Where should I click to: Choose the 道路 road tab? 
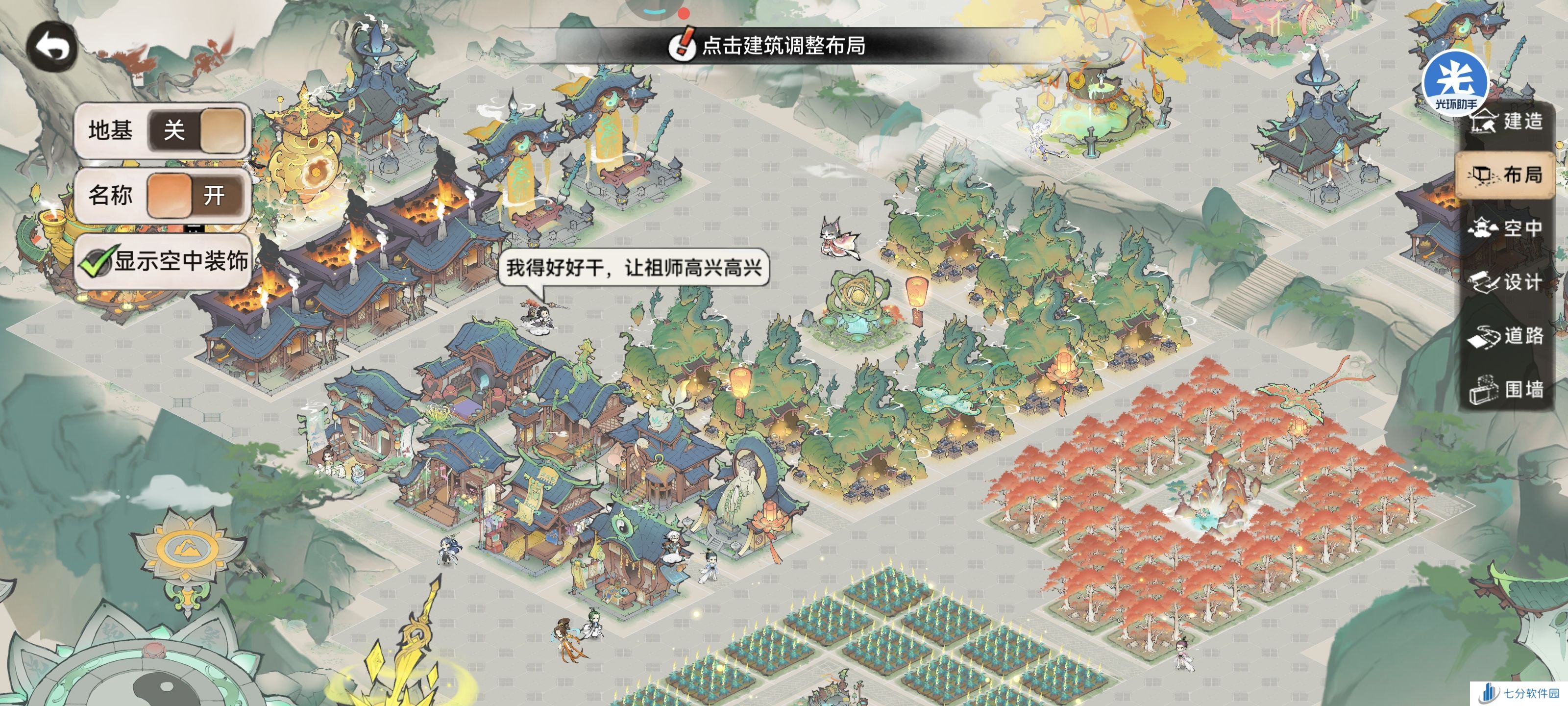(1506, 336)
